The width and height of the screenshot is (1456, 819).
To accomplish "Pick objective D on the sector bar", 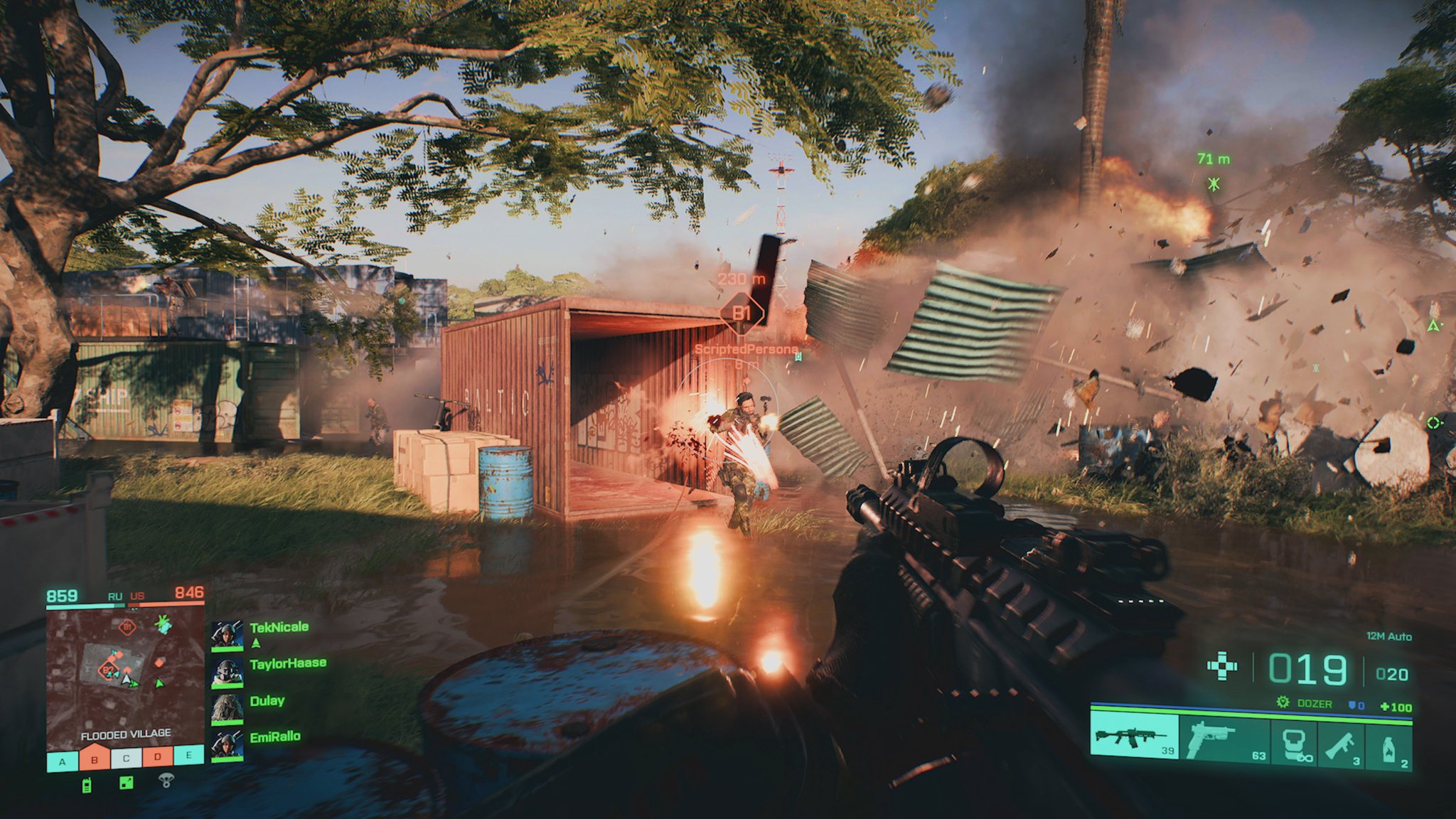I will click(x=158, y=756).
